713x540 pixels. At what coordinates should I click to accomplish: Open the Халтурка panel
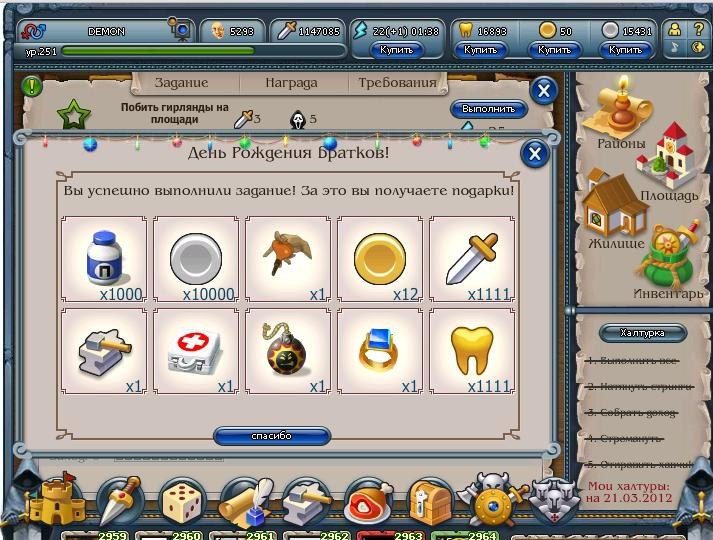click(641, 333)
